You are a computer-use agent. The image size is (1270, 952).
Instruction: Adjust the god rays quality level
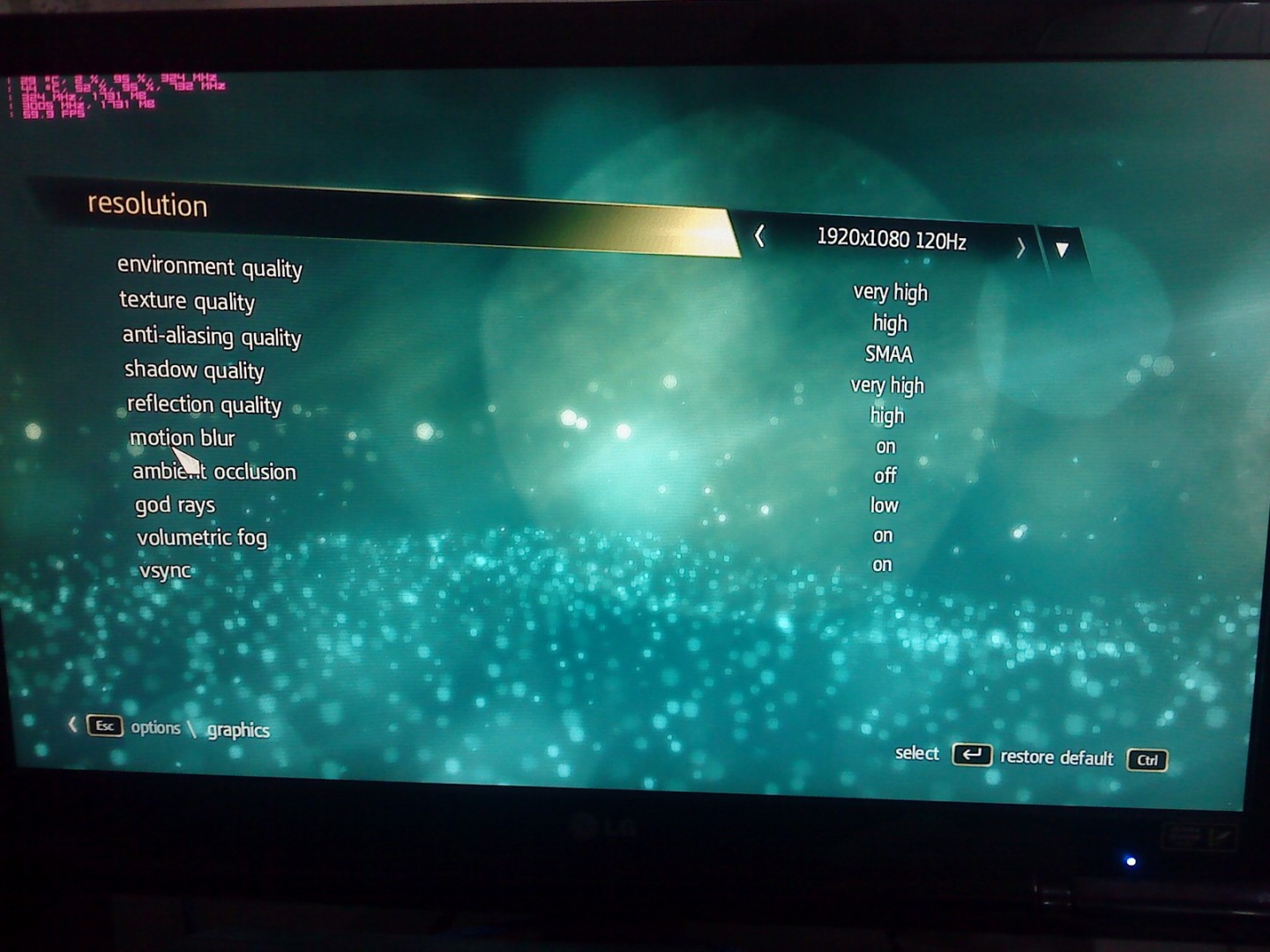[883, 505]
